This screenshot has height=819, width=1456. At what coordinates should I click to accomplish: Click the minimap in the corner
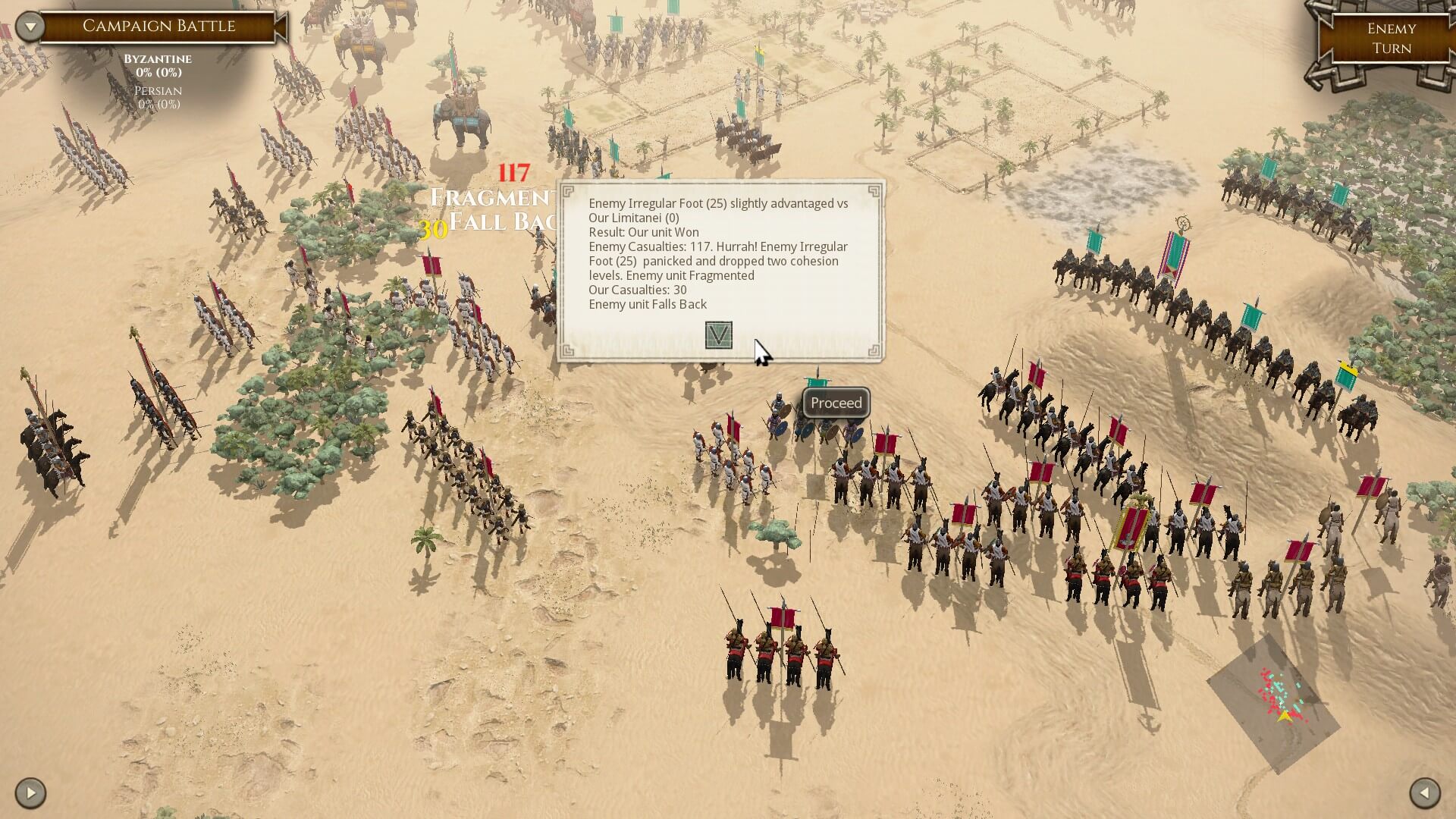(x=1273, y=703)
